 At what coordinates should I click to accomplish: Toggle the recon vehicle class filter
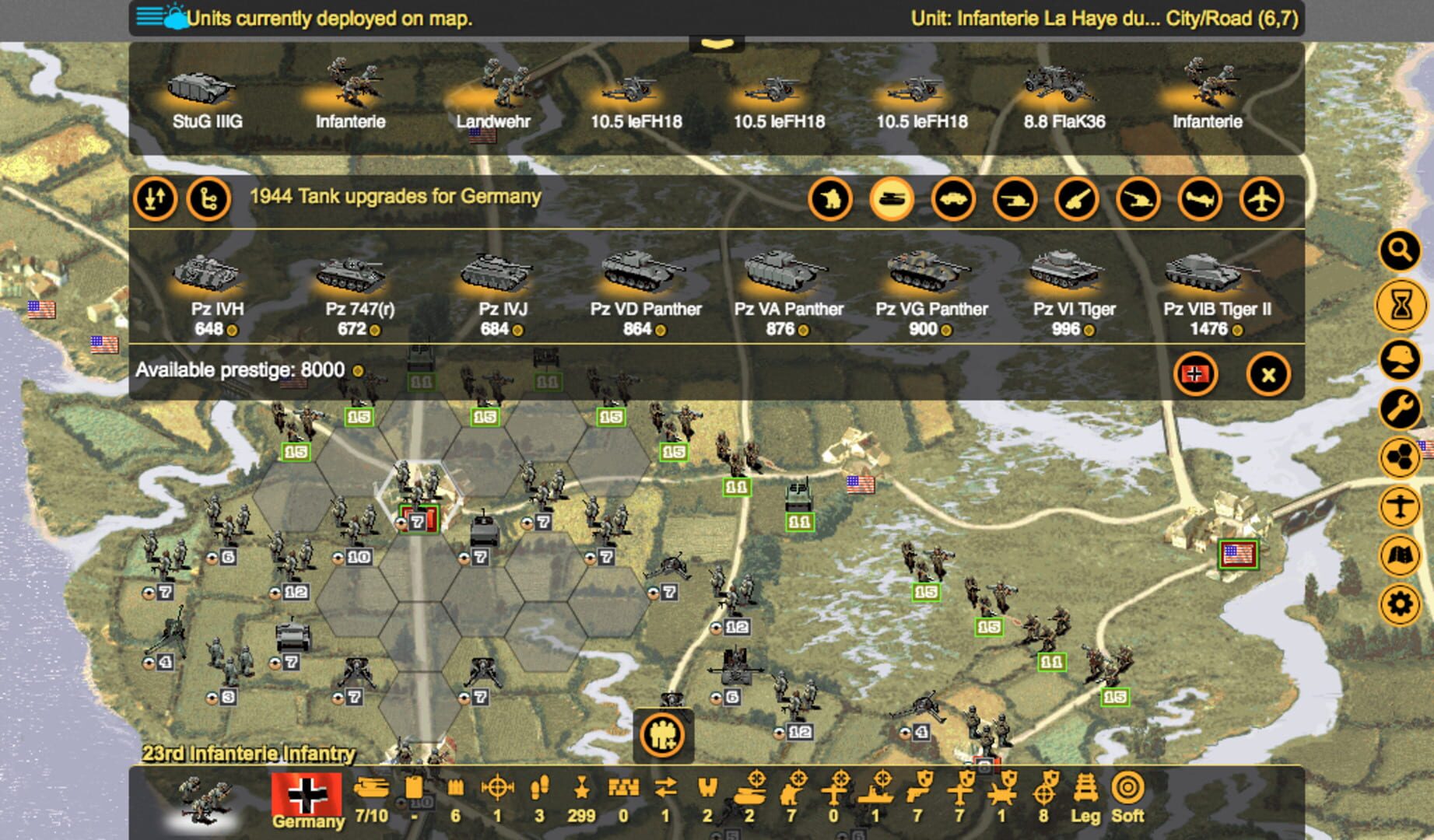tap(955, 199)
